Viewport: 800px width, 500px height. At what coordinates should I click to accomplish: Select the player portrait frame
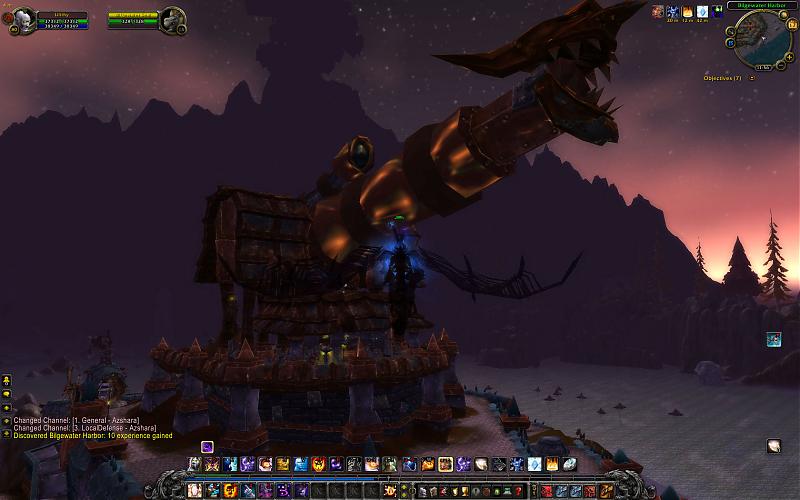pos(24,19)
